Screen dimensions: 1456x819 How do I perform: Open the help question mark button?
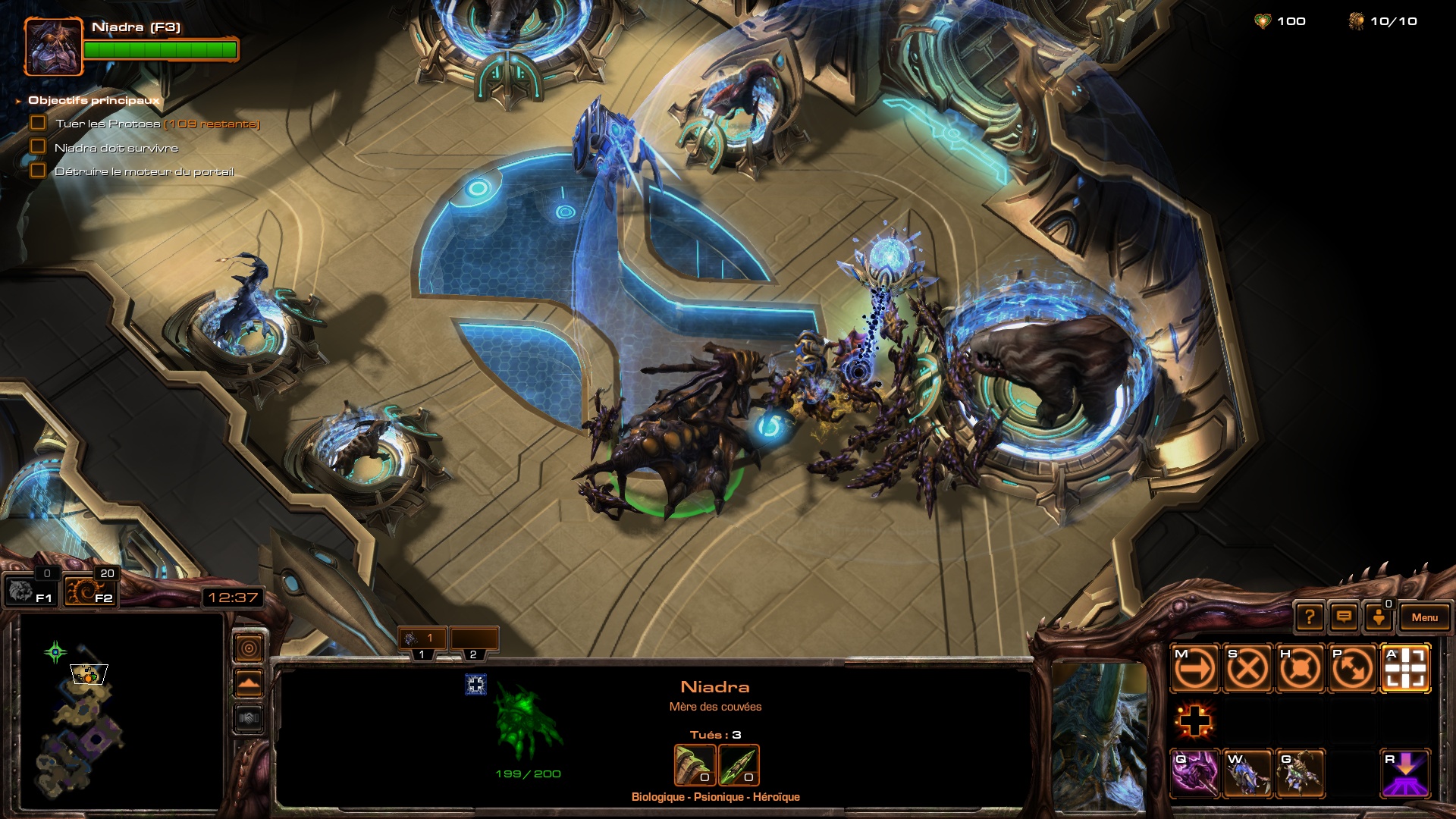(x=1310, y=617)
